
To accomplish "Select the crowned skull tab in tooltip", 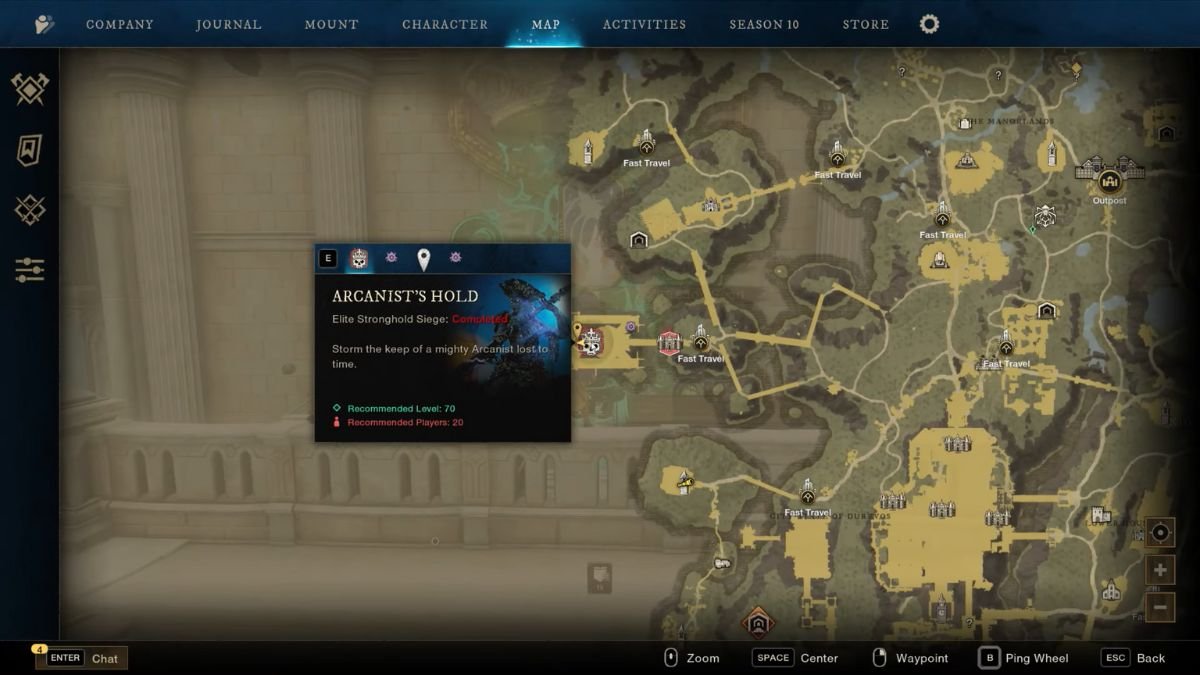I will [x=359, y=259].
